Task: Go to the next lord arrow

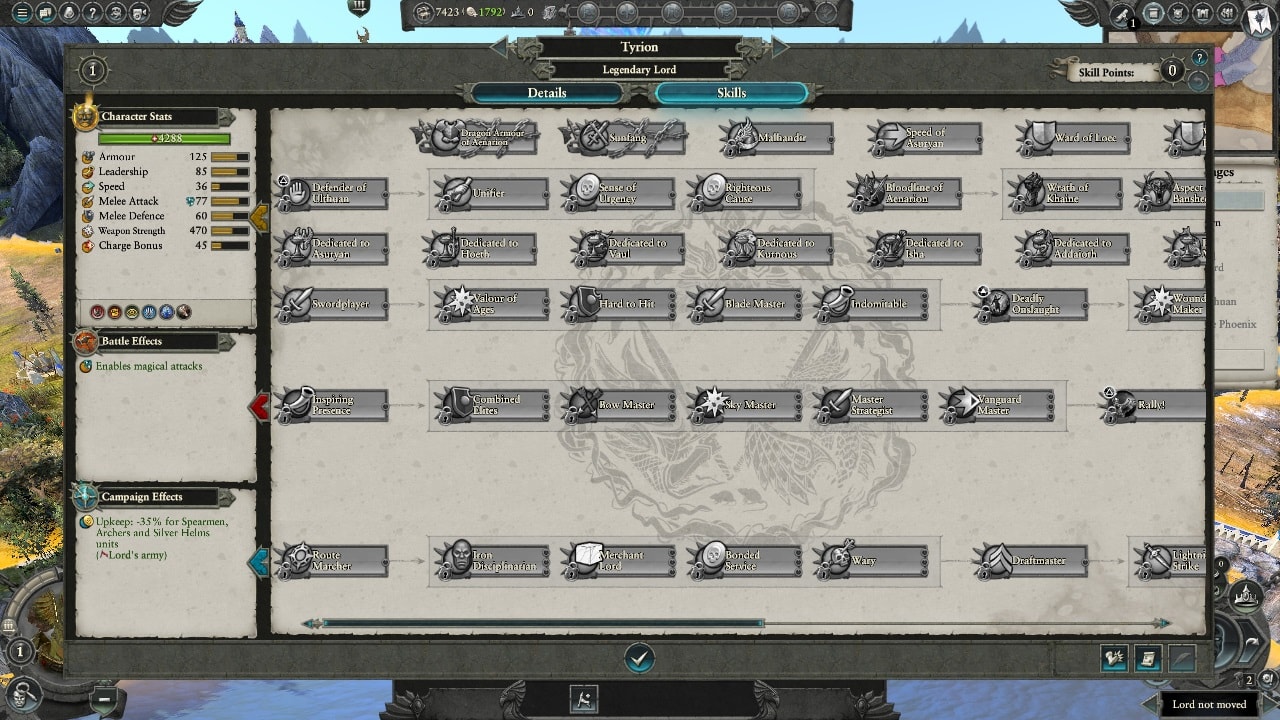Action: (780, 48)
